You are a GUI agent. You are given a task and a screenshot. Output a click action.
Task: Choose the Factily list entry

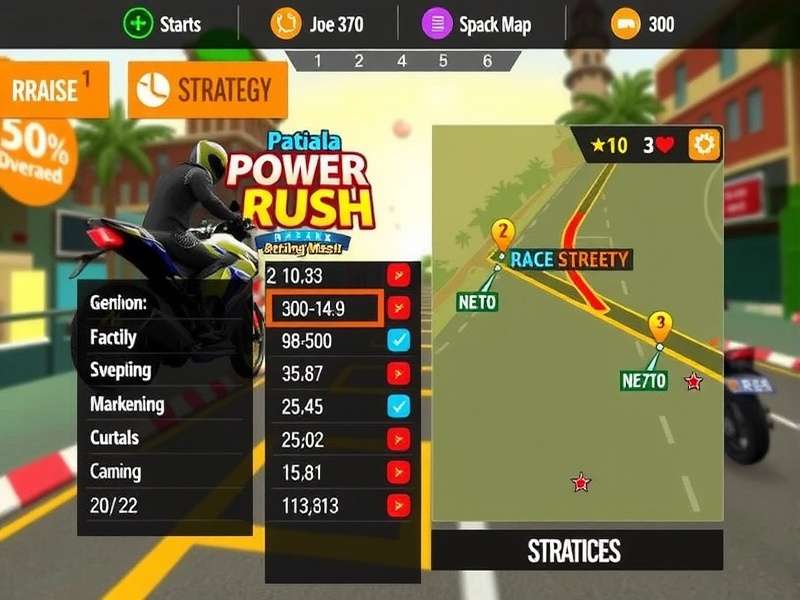[114, 338]
